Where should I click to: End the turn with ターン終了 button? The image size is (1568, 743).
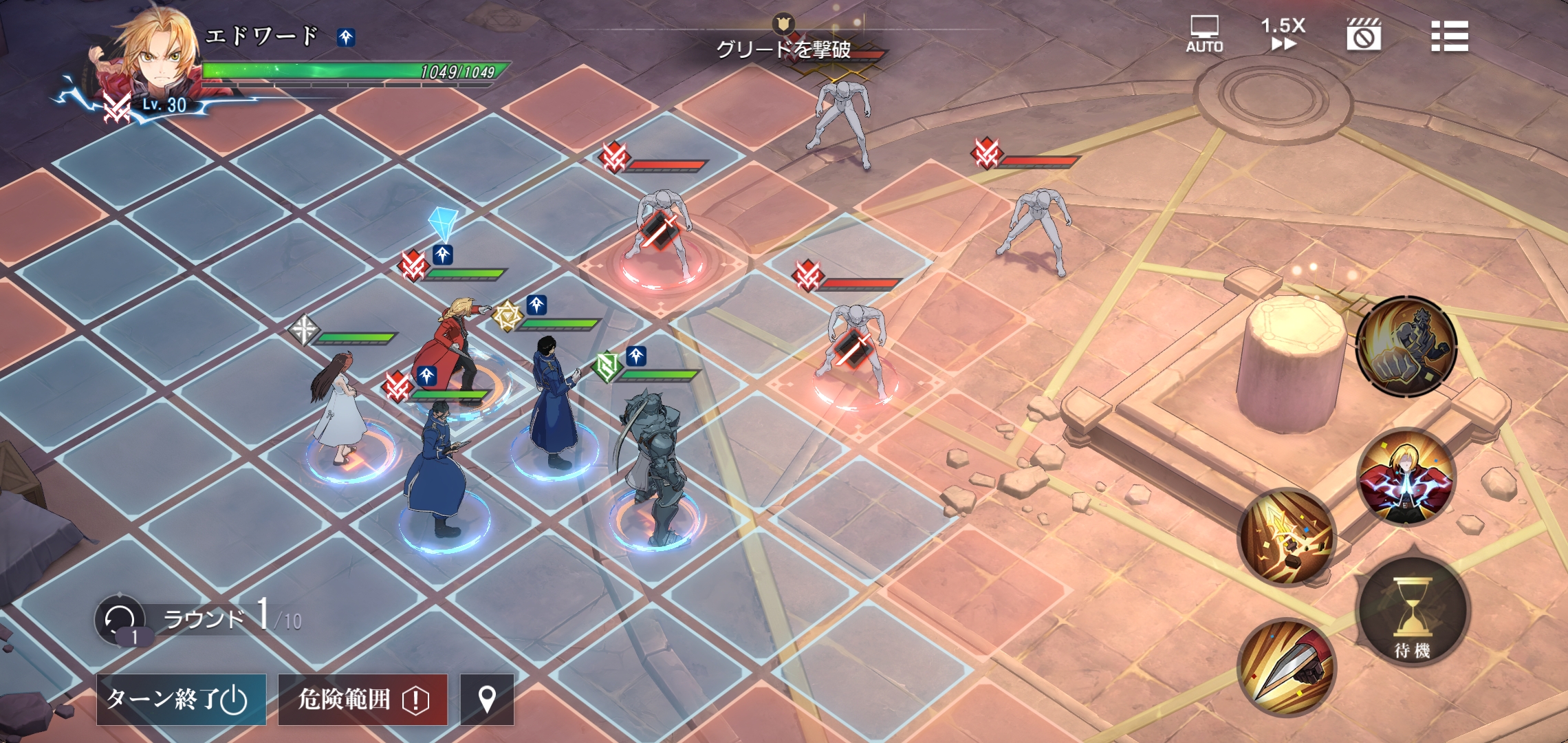[181, 699]
